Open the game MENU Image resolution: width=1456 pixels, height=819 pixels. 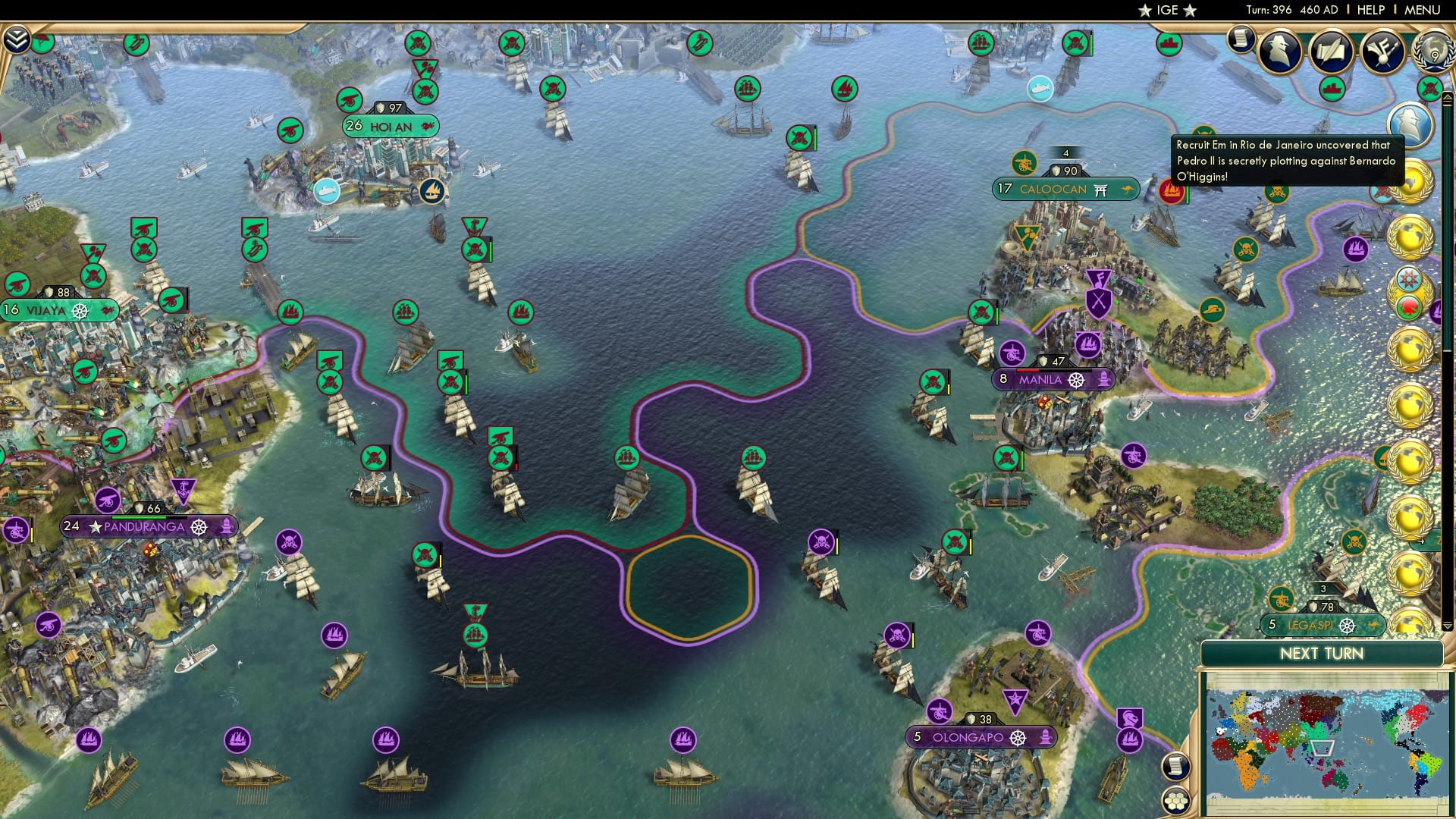pyautogui.click(x=1424, y=9)
